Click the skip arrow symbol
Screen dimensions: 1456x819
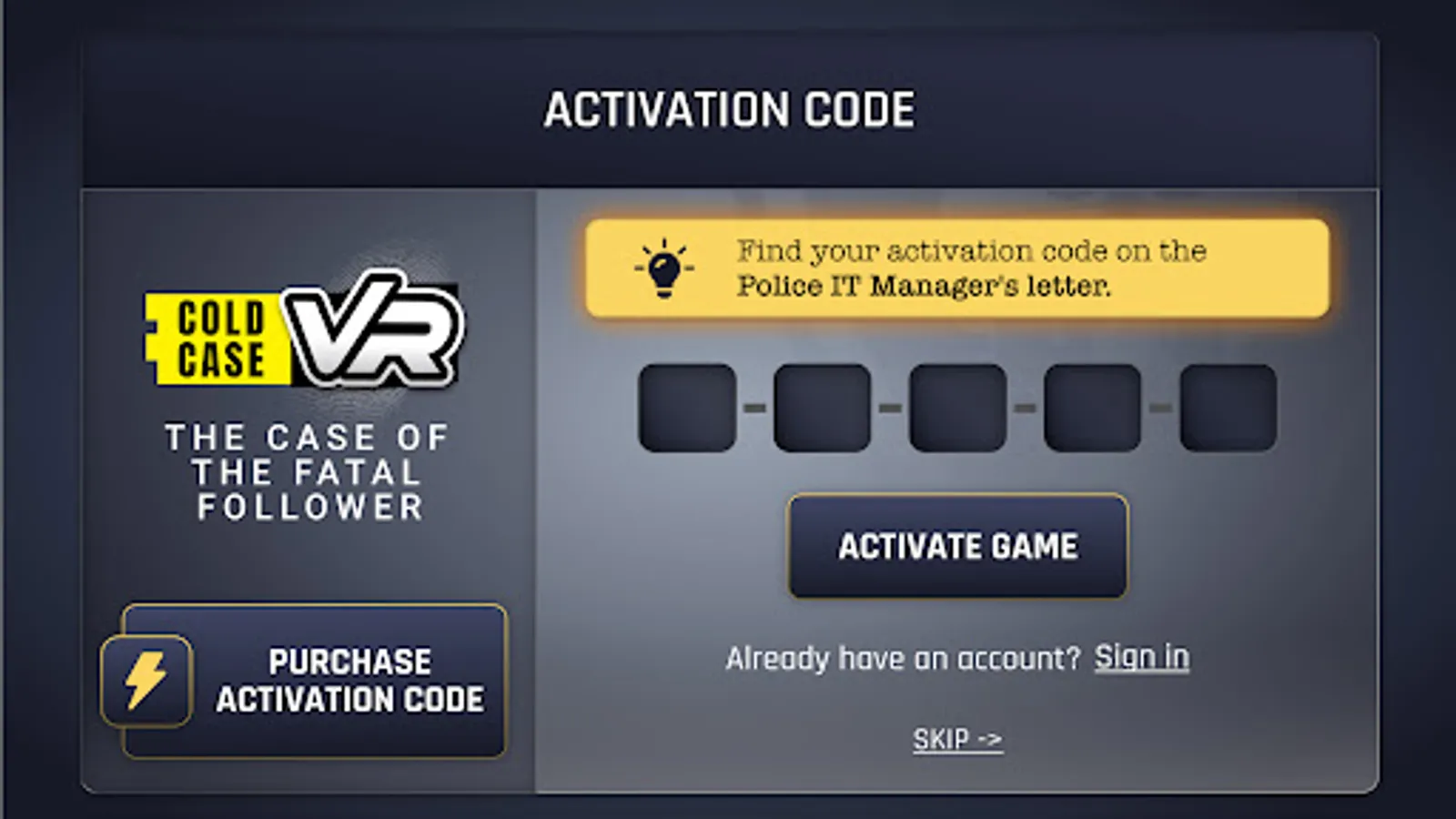click(990, 739)
